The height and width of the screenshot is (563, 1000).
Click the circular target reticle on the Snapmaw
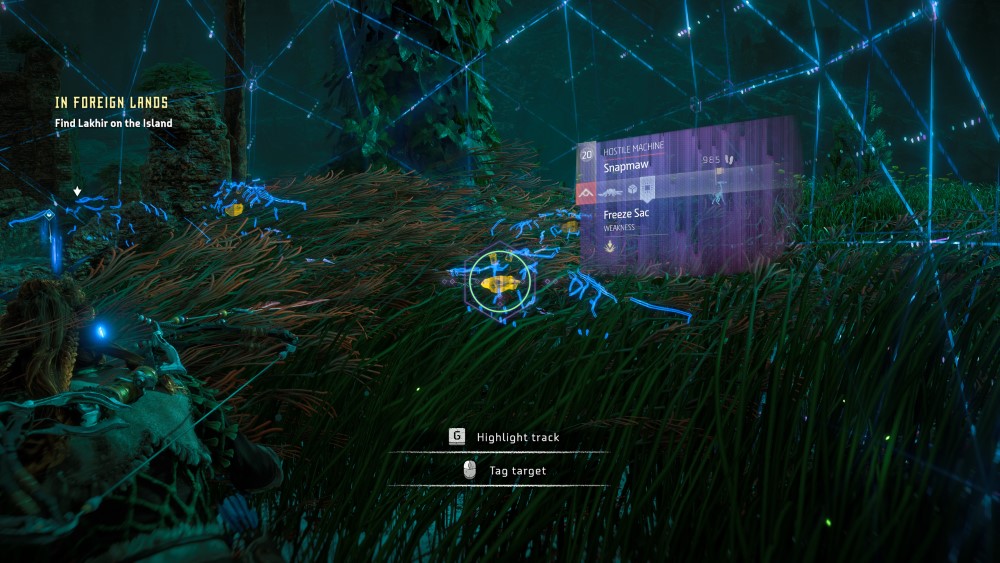point(497,281)
